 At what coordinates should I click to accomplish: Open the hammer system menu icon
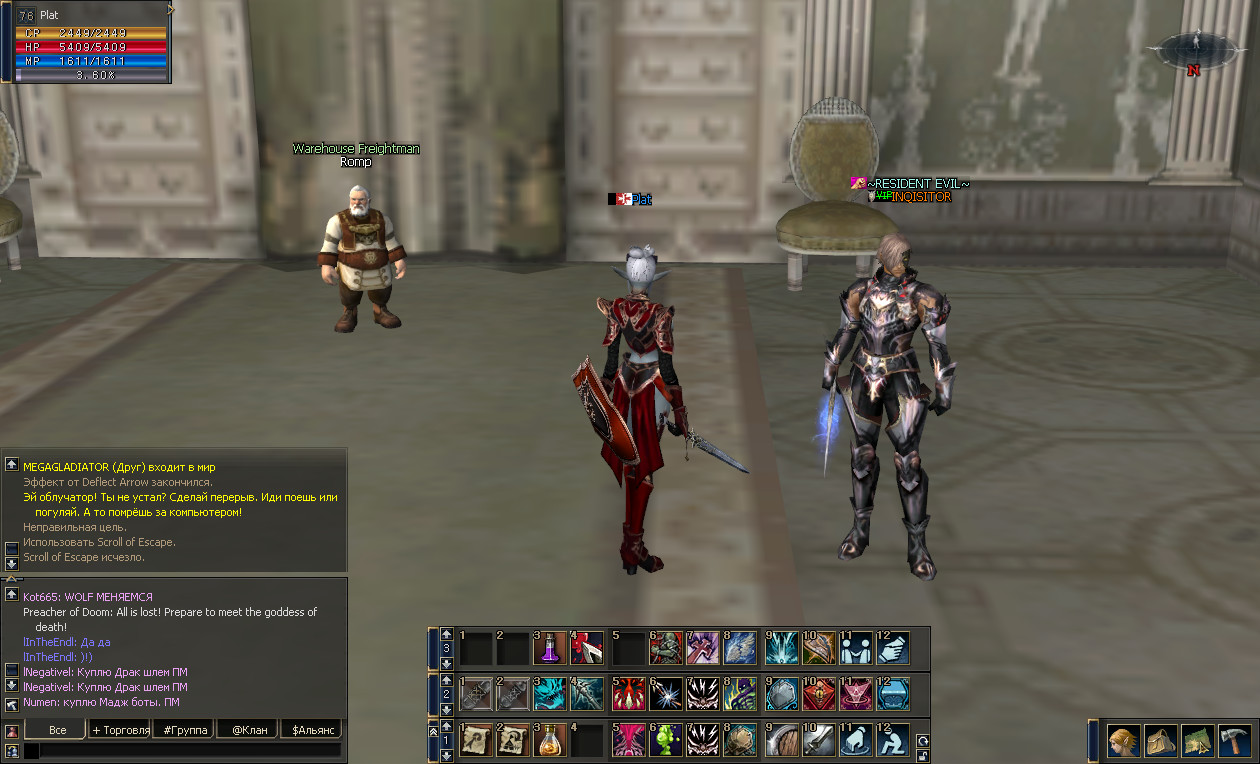[1235, 742]
